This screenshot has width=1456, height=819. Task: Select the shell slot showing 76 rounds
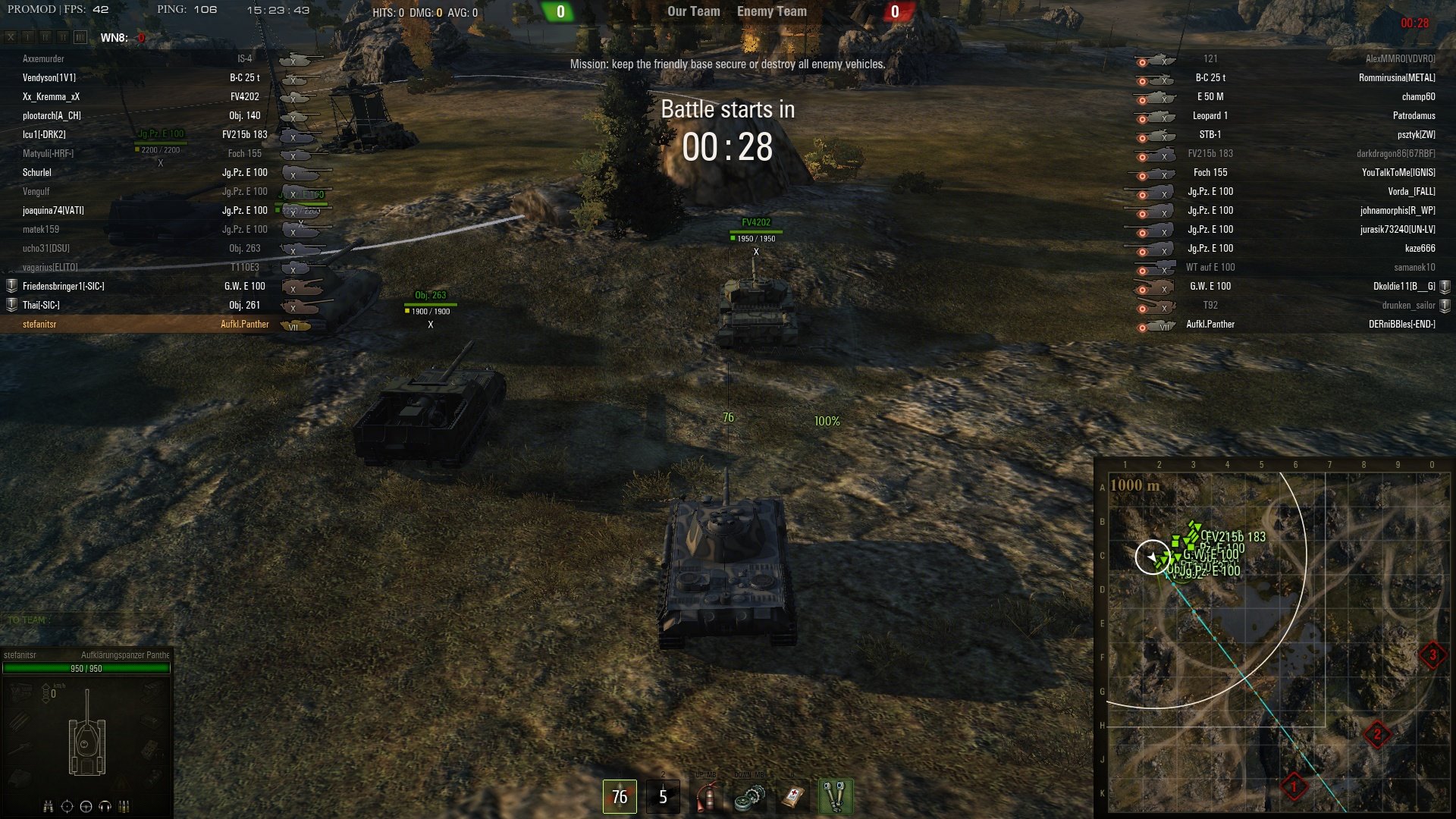pyautogui.click(x=620, y=796)
